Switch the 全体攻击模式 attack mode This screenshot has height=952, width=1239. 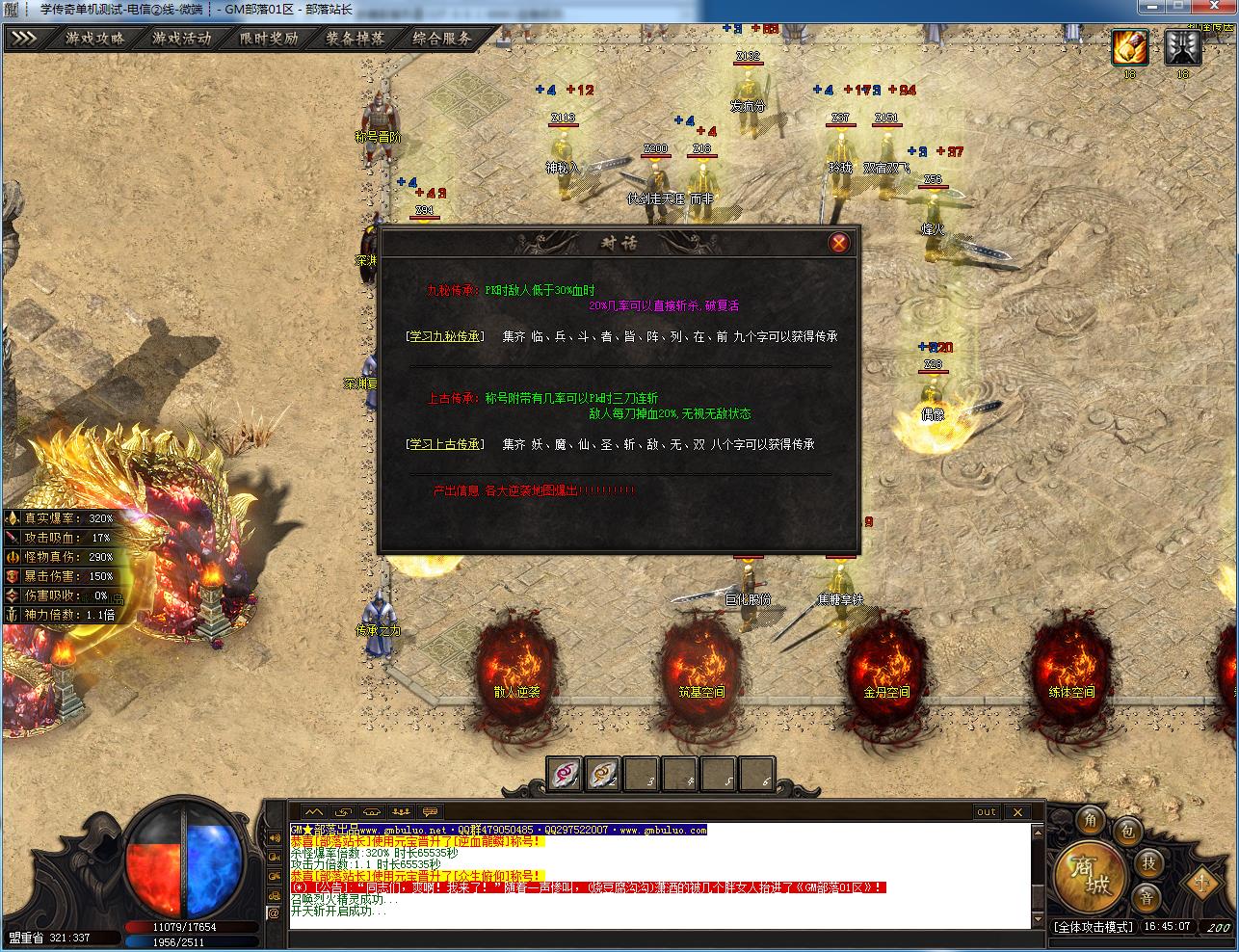tap(1093, 927)
